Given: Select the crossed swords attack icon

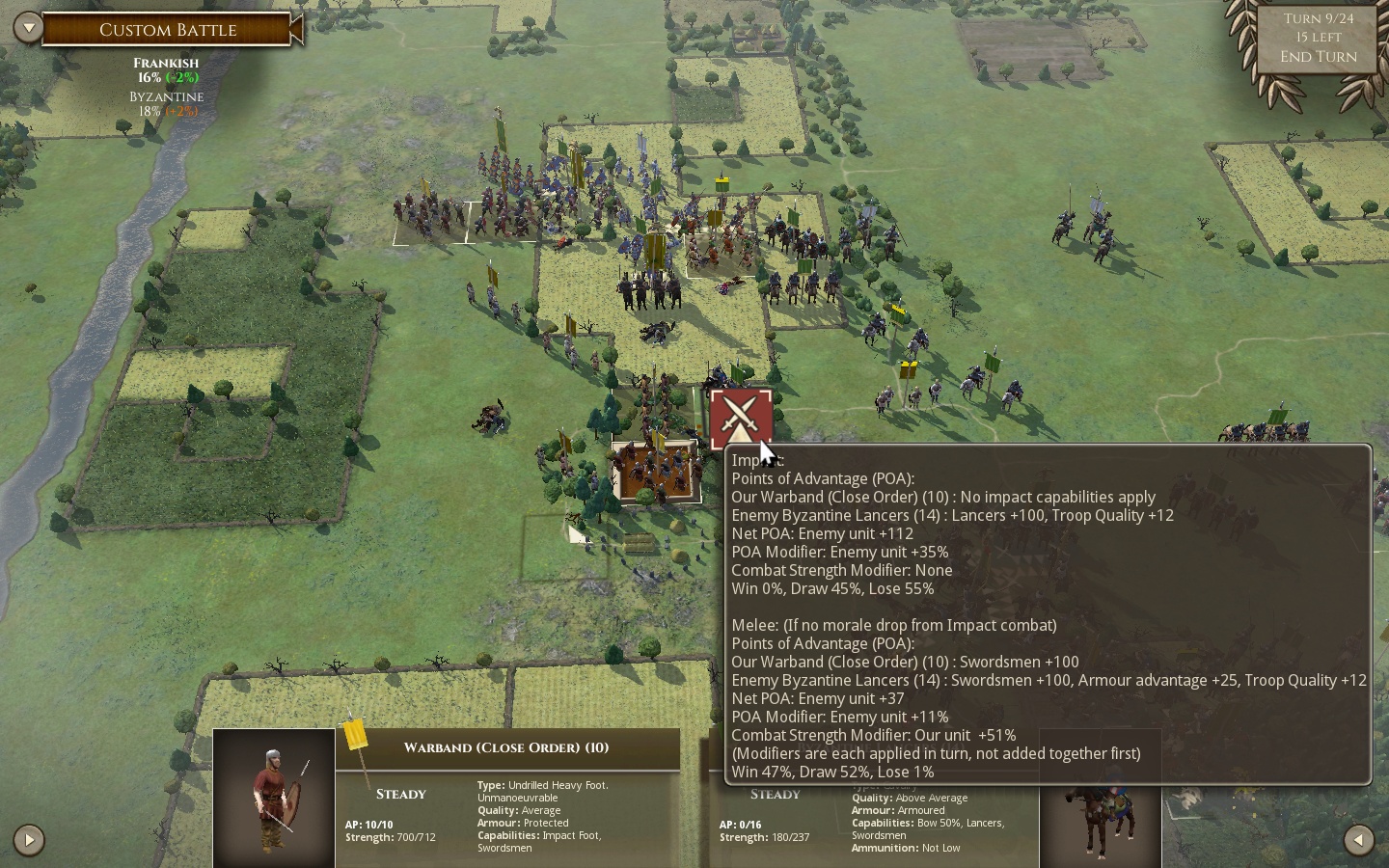Looking at the screenshot, I should click(740, 419).
